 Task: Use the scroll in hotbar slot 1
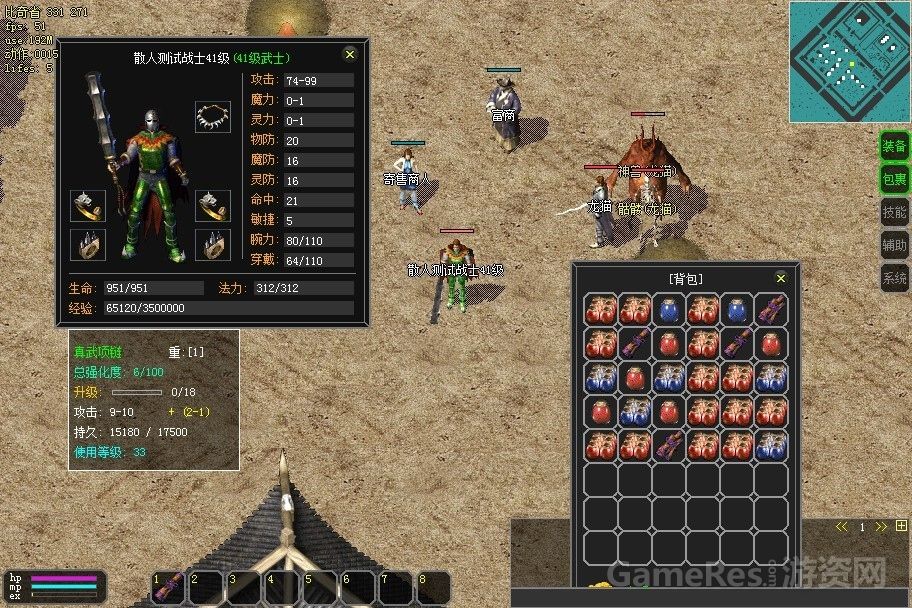point(169,587)
